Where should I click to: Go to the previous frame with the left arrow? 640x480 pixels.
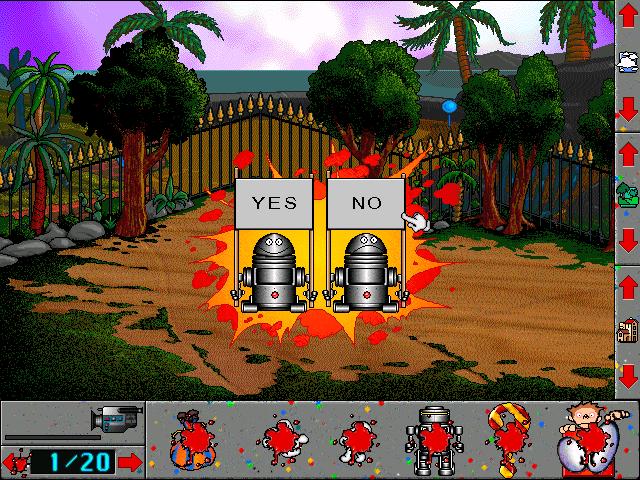(x=14, y=462)
